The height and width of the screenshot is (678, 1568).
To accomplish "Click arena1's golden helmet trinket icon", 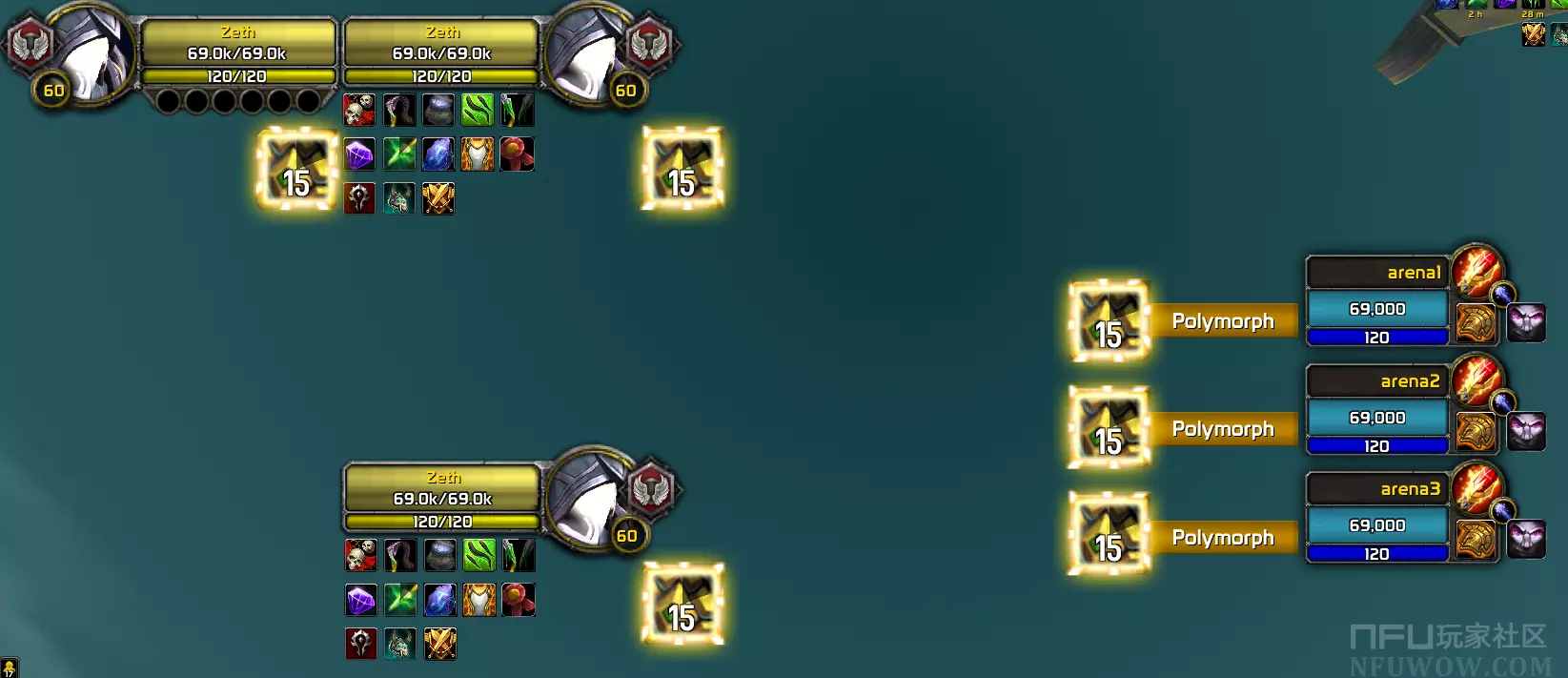I will (x=1476, y=322).
